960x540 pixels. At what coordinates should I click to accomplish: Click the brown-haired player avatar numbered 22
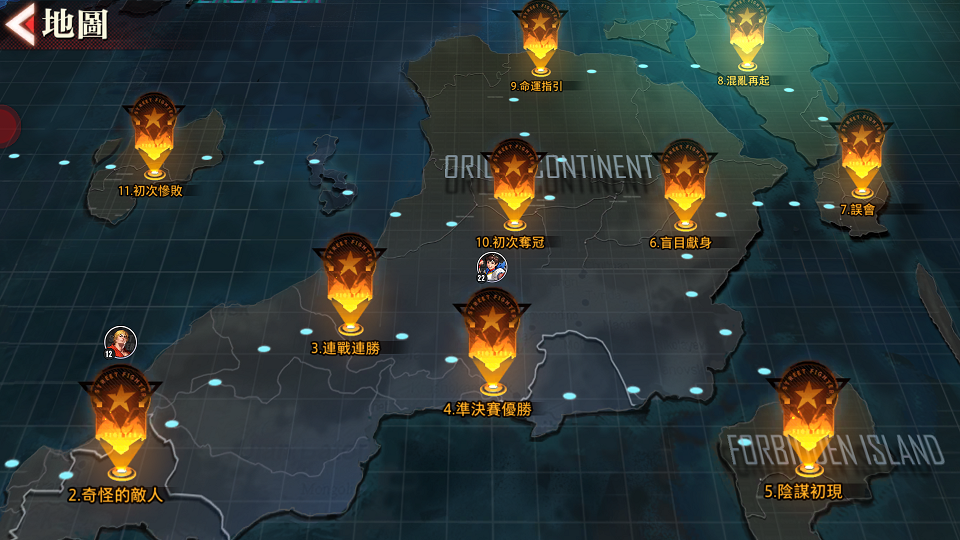pos(491,267)
